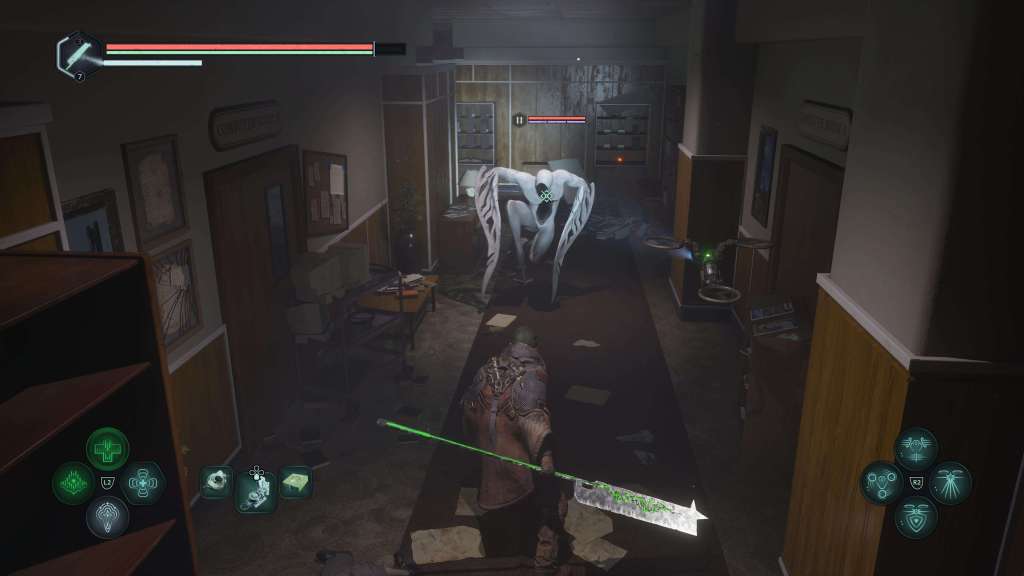
Task: Activate the drone shield ability
Action: coord(916,516)
